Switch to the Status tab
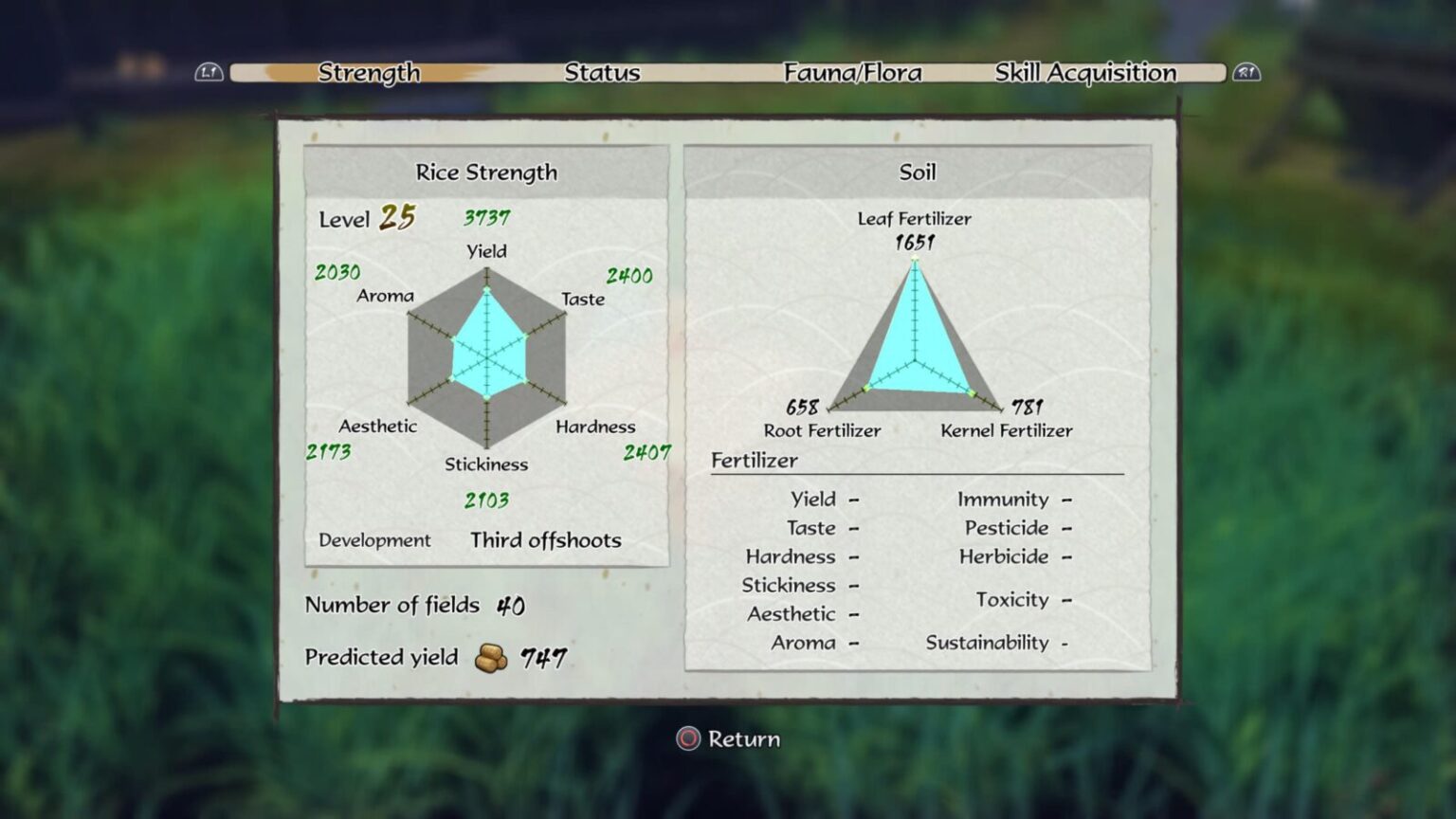This screenshot has width=1456, height=819. point(603,72)
